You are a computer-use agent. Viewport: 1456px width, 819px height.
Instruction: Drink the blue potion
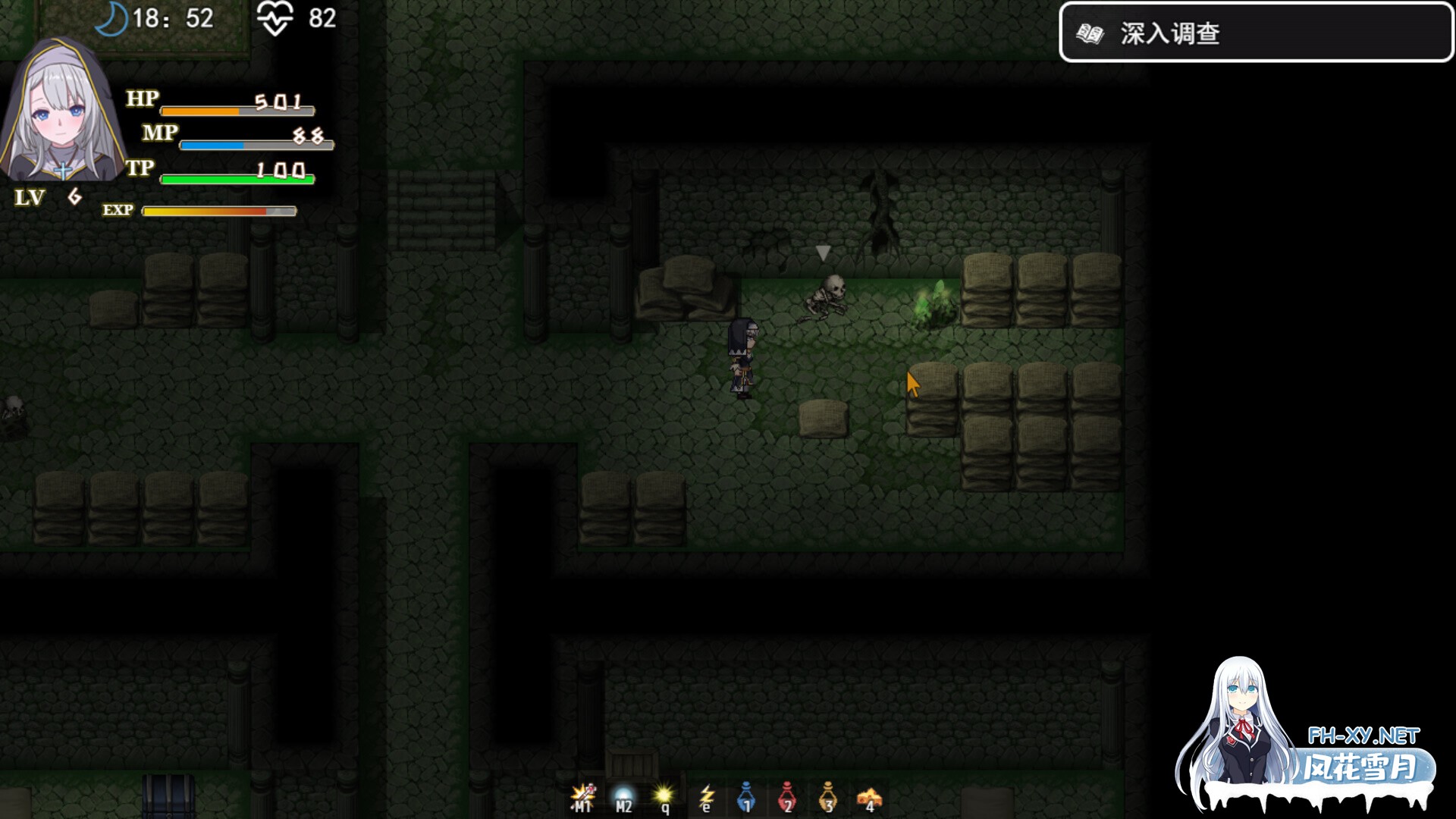747,796
